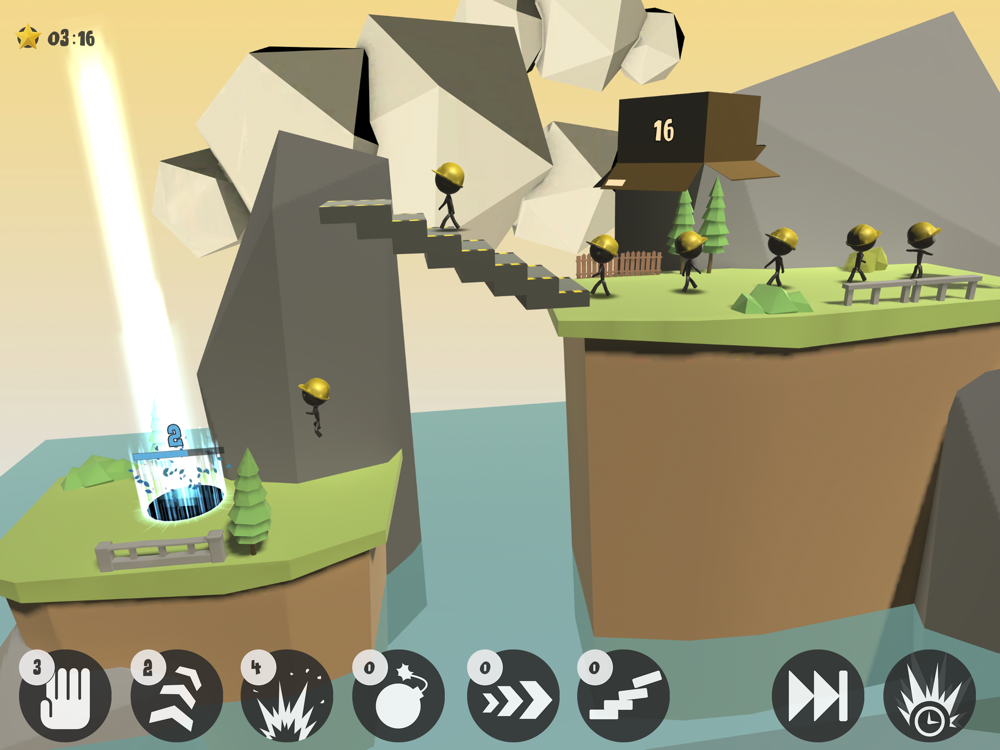Choose the stair builder ability
The height and width of the screenshot is (750, 1000).
pyautogui.click(x=624, y=695)
